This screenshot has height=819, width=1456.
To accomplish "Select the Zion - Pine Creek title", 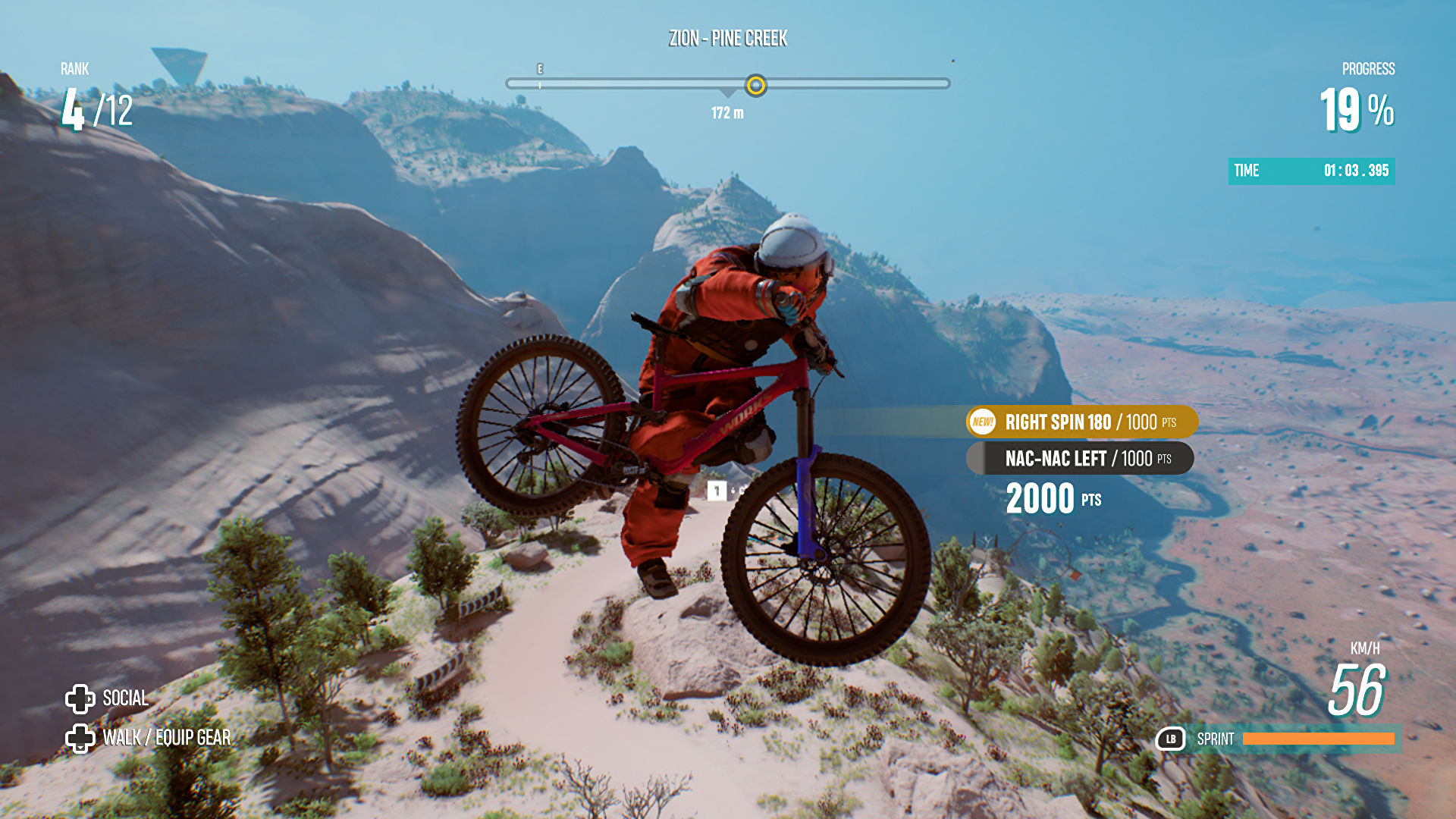I will click(729, 37).
